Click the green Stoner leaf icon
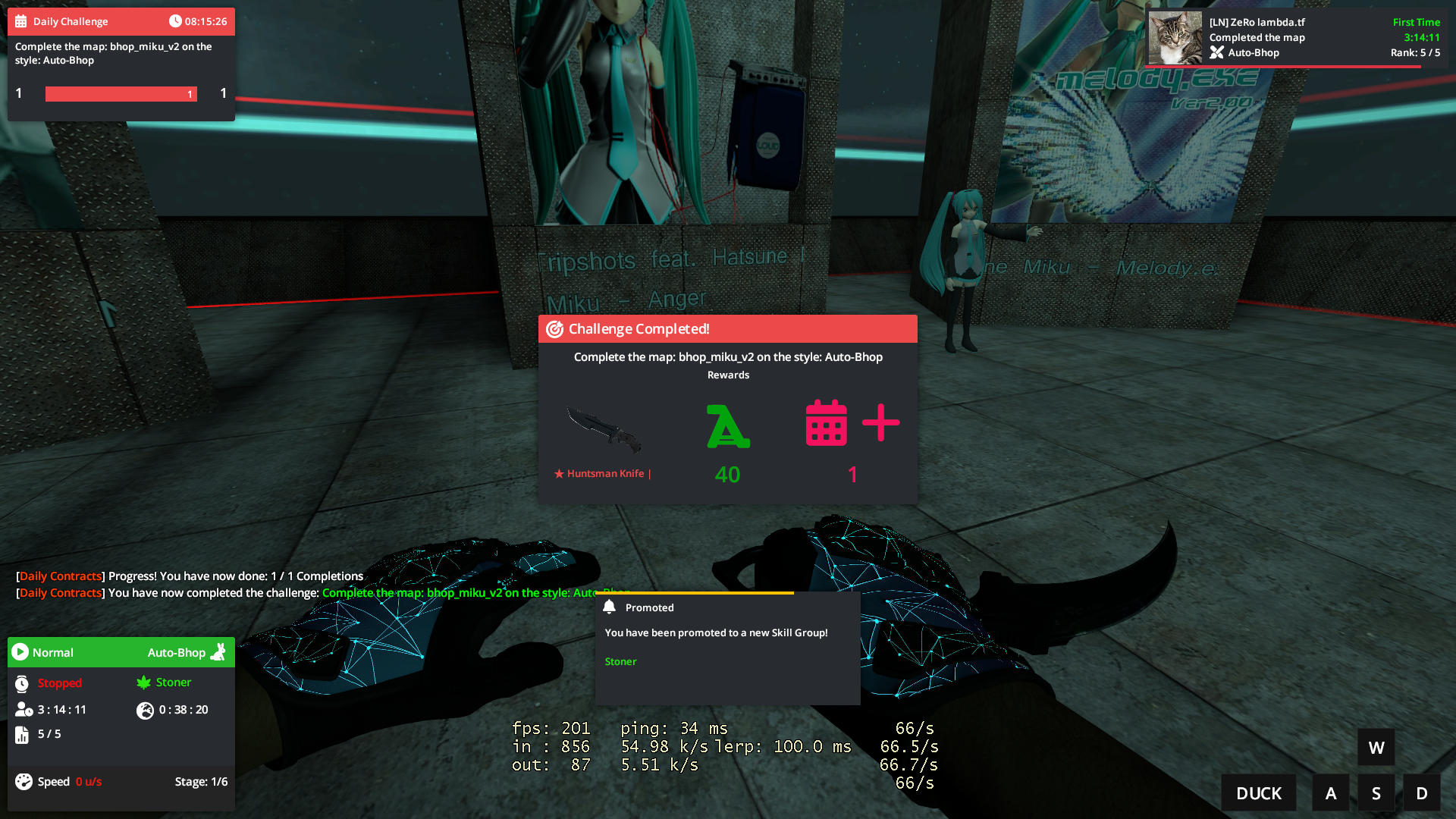The height and width of the screenshot is (819, 1456). (144, 682)
